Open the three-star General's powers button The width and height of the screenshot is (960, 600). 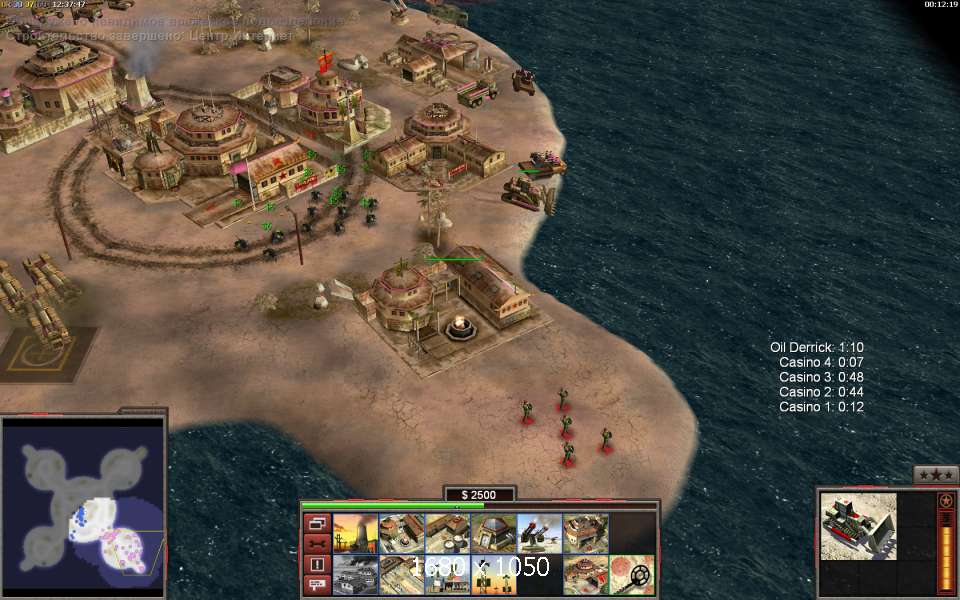[x=935, y=474]
